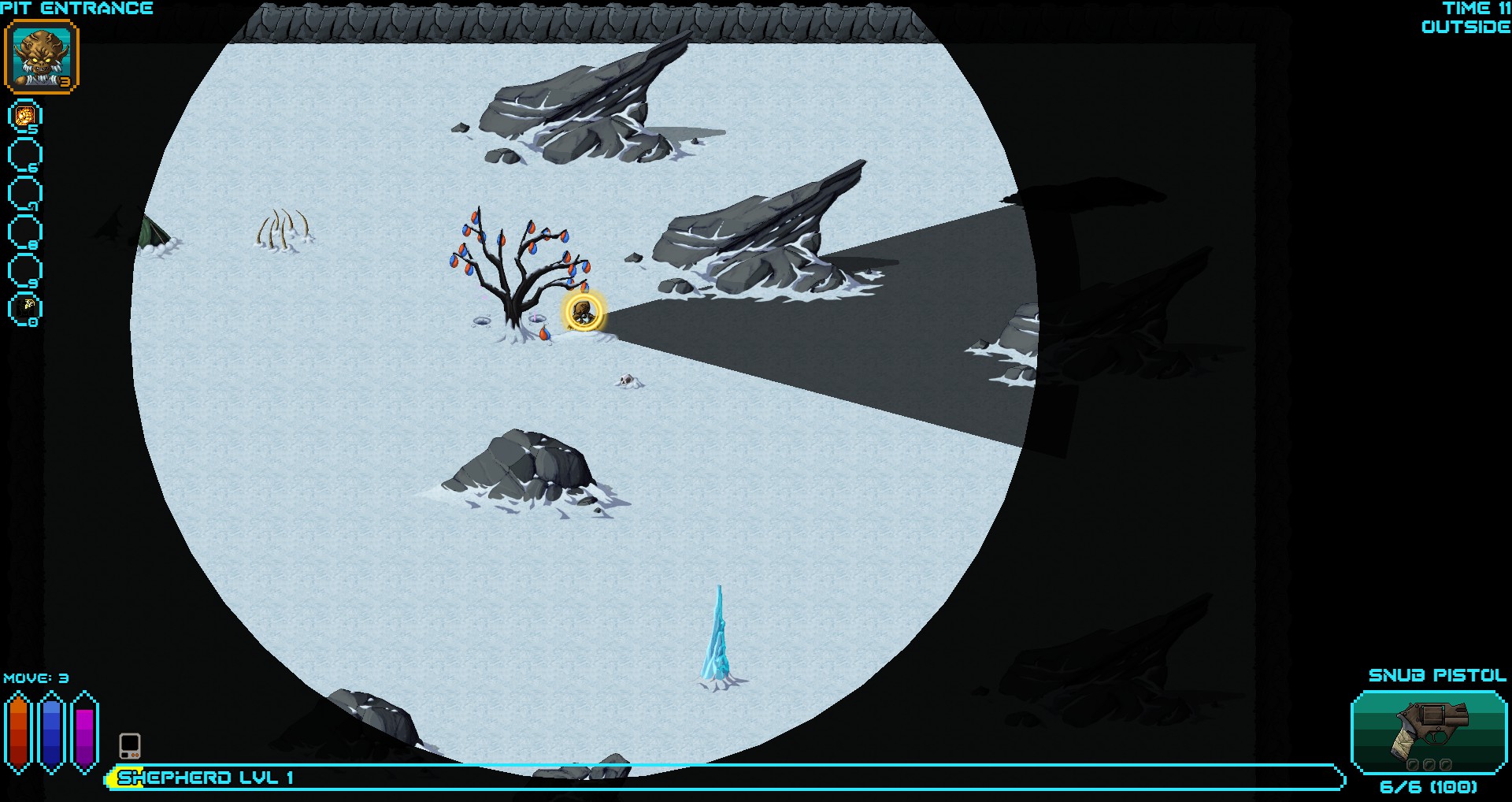1512x802 pixels.
Task: Select the fiery item in hotbar slot 5
Action: [24, 116]
